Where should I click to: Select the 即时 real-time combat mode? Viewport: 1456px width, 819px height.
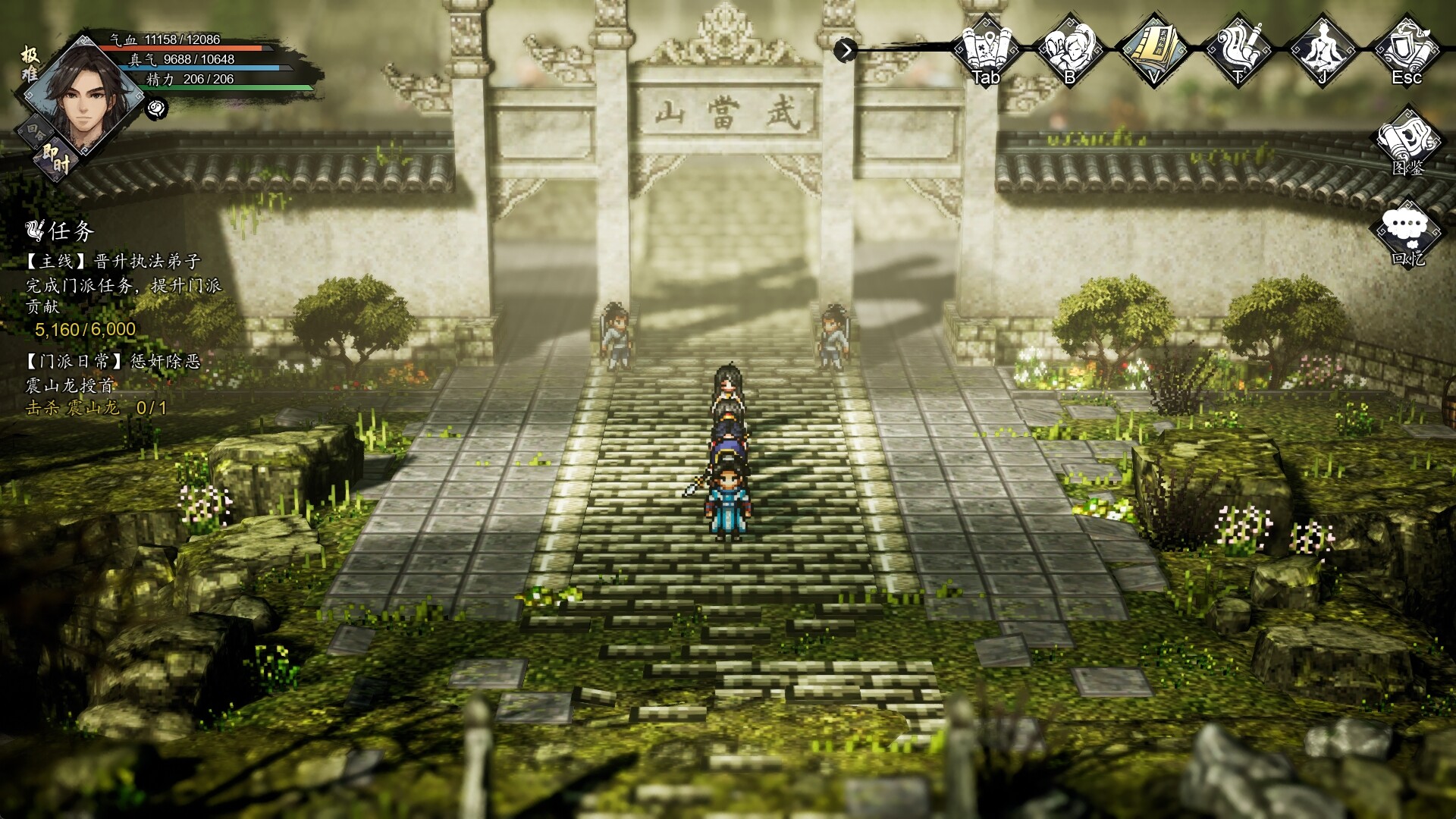pos(55,158)
